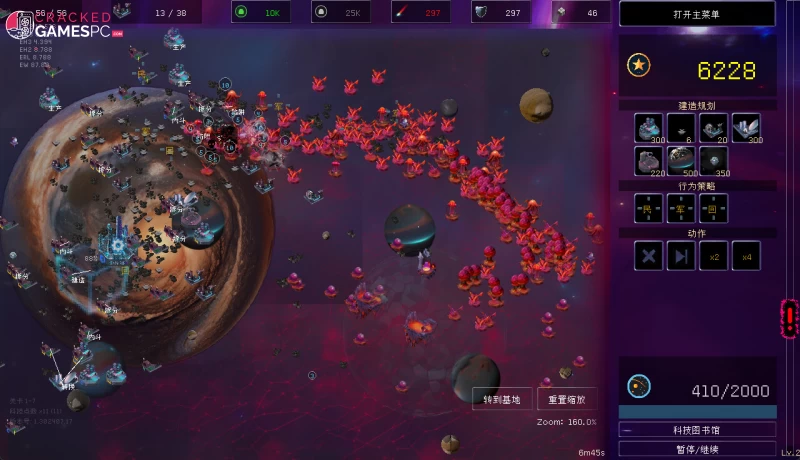Set behavior strategy to 回
This screenshot has height=460, width=800.
(x=713, y=208)
